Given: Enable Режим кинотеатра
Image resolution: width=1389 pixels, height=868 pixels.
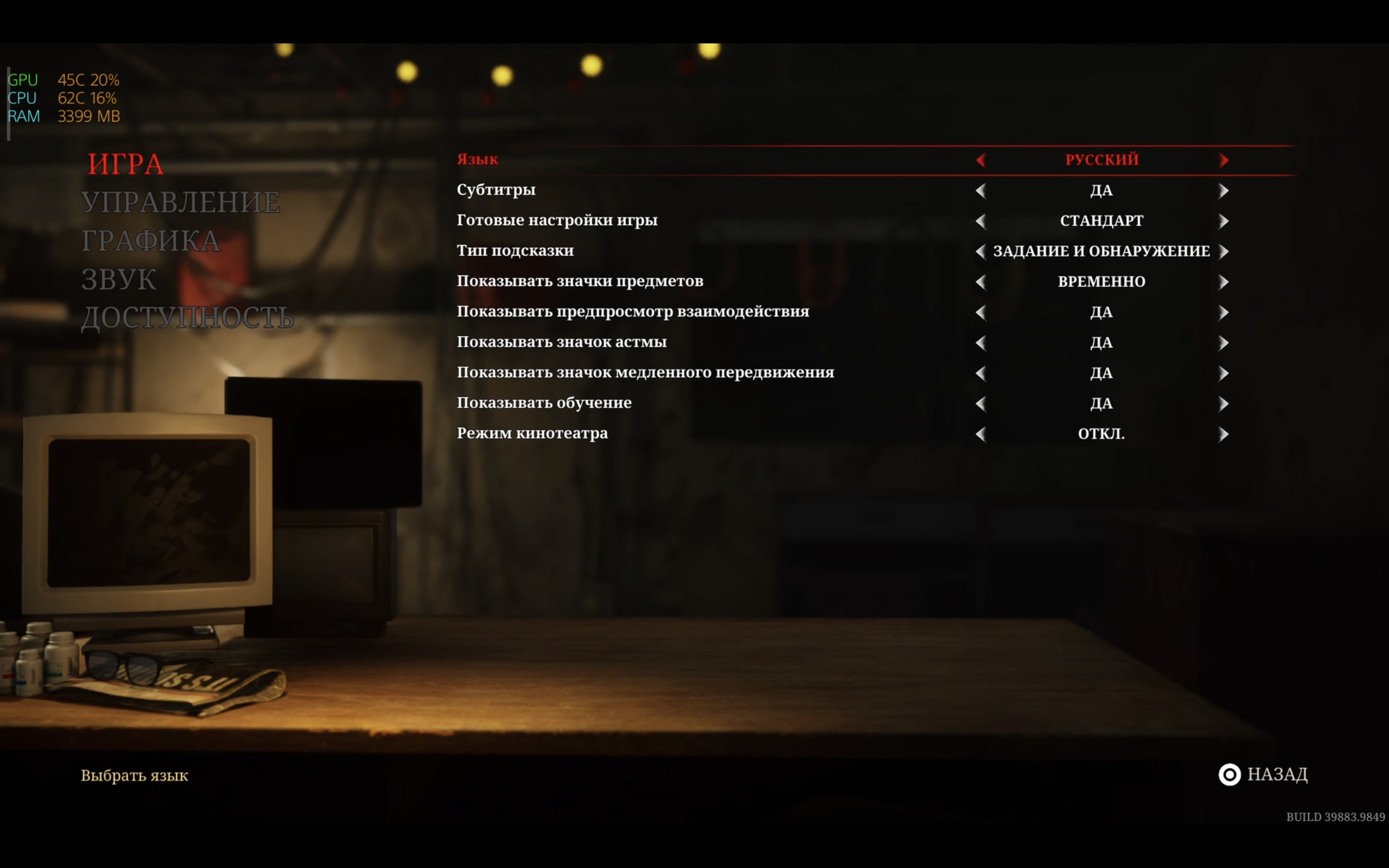Looking at the screenshot, I should pyautogui.click(x=1225, y=434).
